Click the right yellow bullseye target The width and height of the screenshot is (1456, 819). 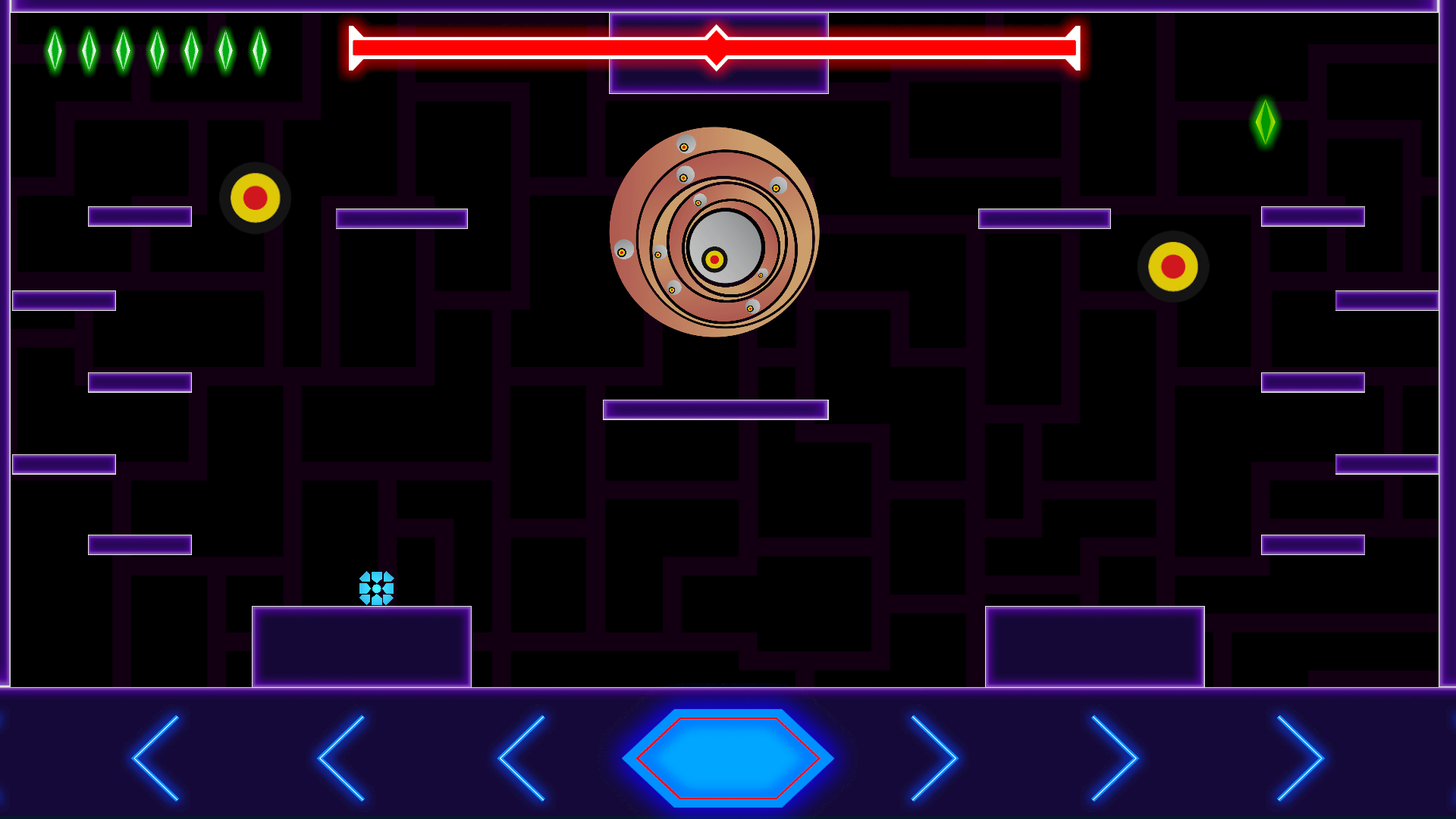1172,267
